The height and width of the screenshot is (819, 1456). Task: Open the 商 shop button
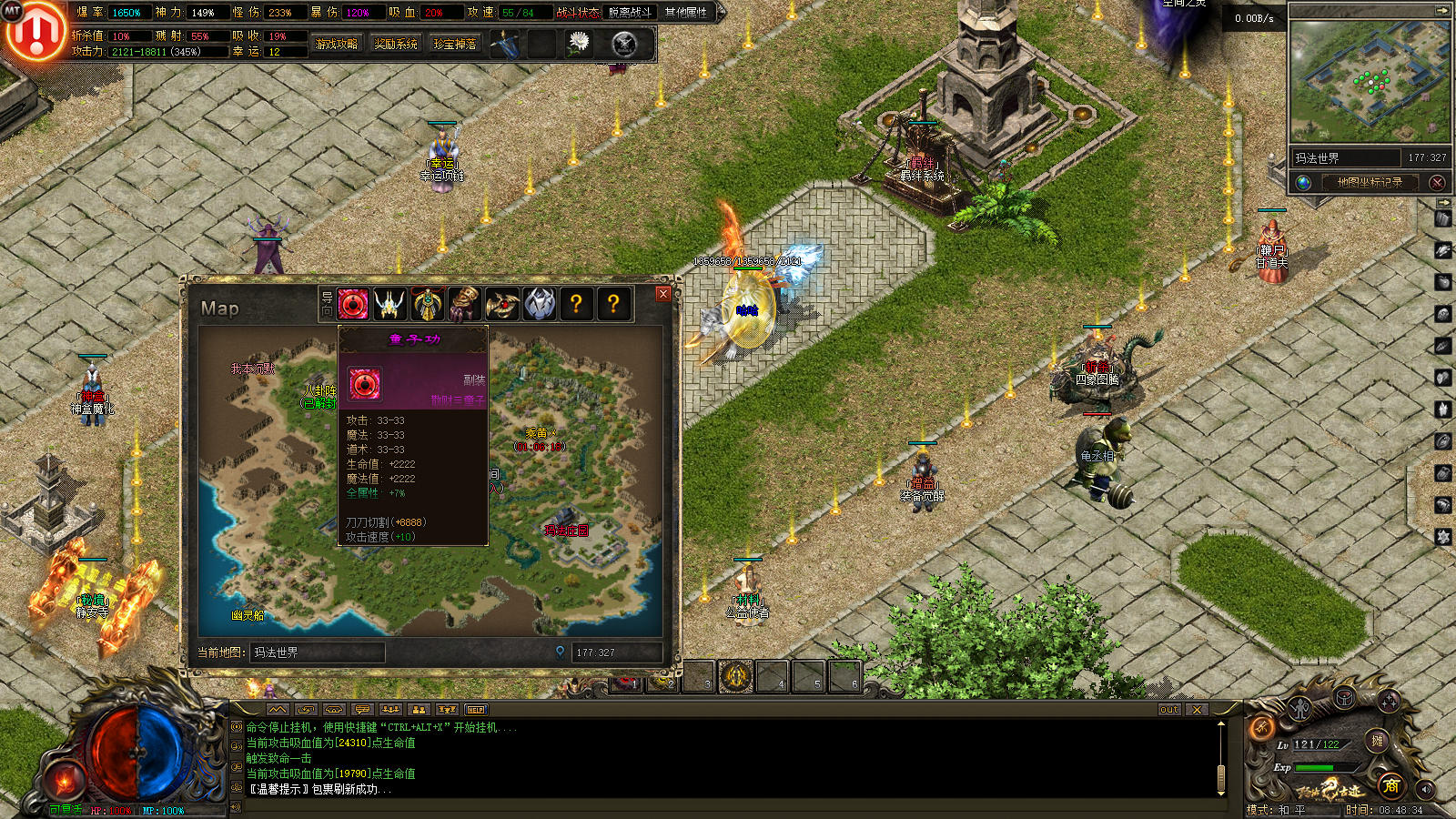[x=1390, y=785]
